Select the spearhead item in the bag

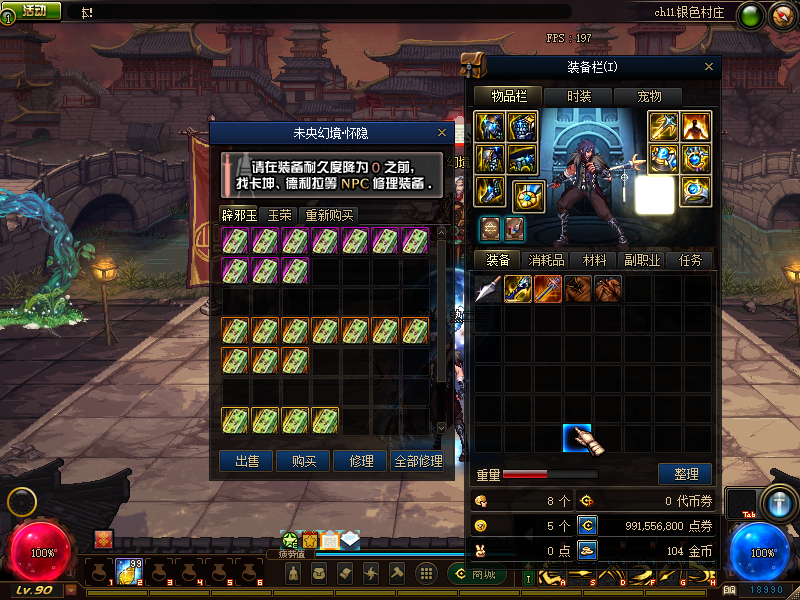488,290
